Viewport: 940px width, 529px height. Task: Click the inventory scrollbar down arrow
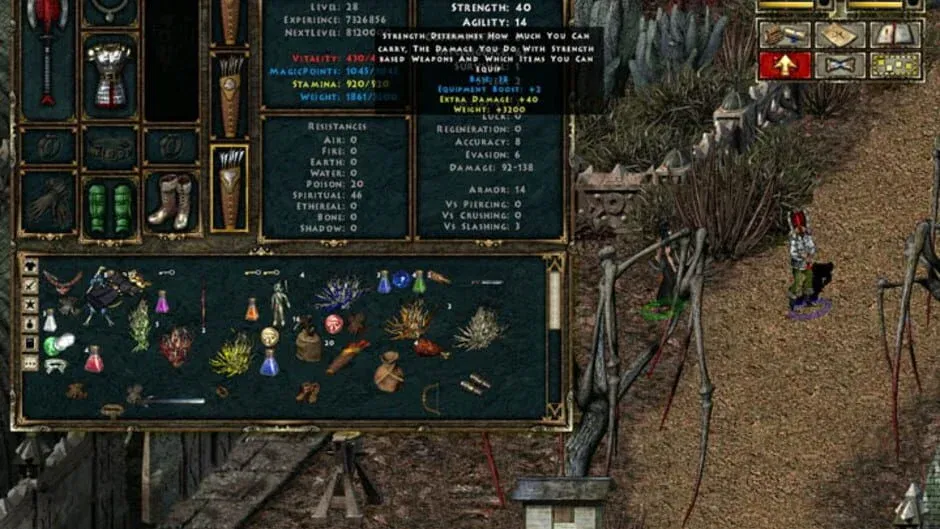(554, 409)
